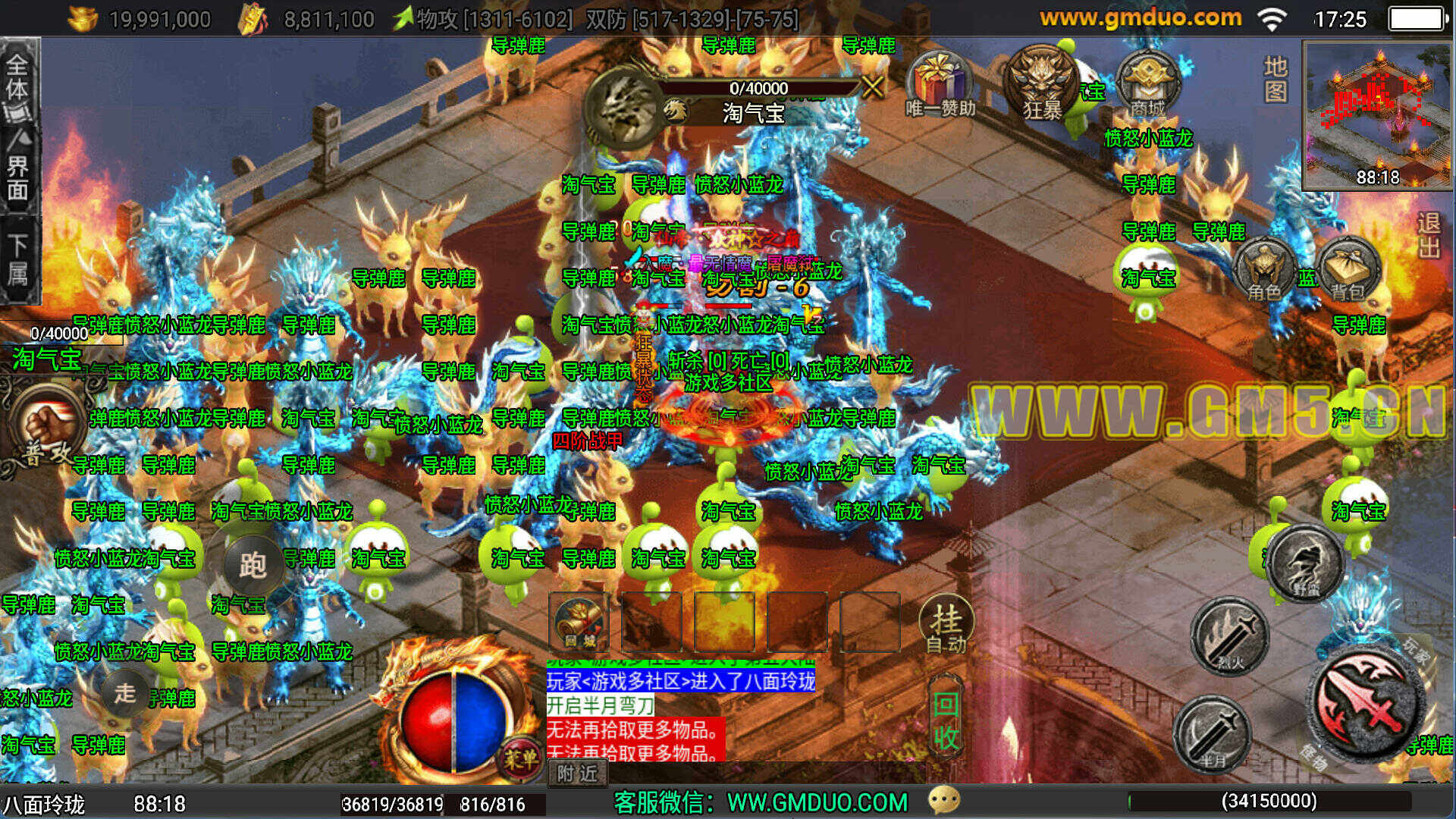Use the 回城 town scroll slot
Screen dimensions: 1456x819
579,622
